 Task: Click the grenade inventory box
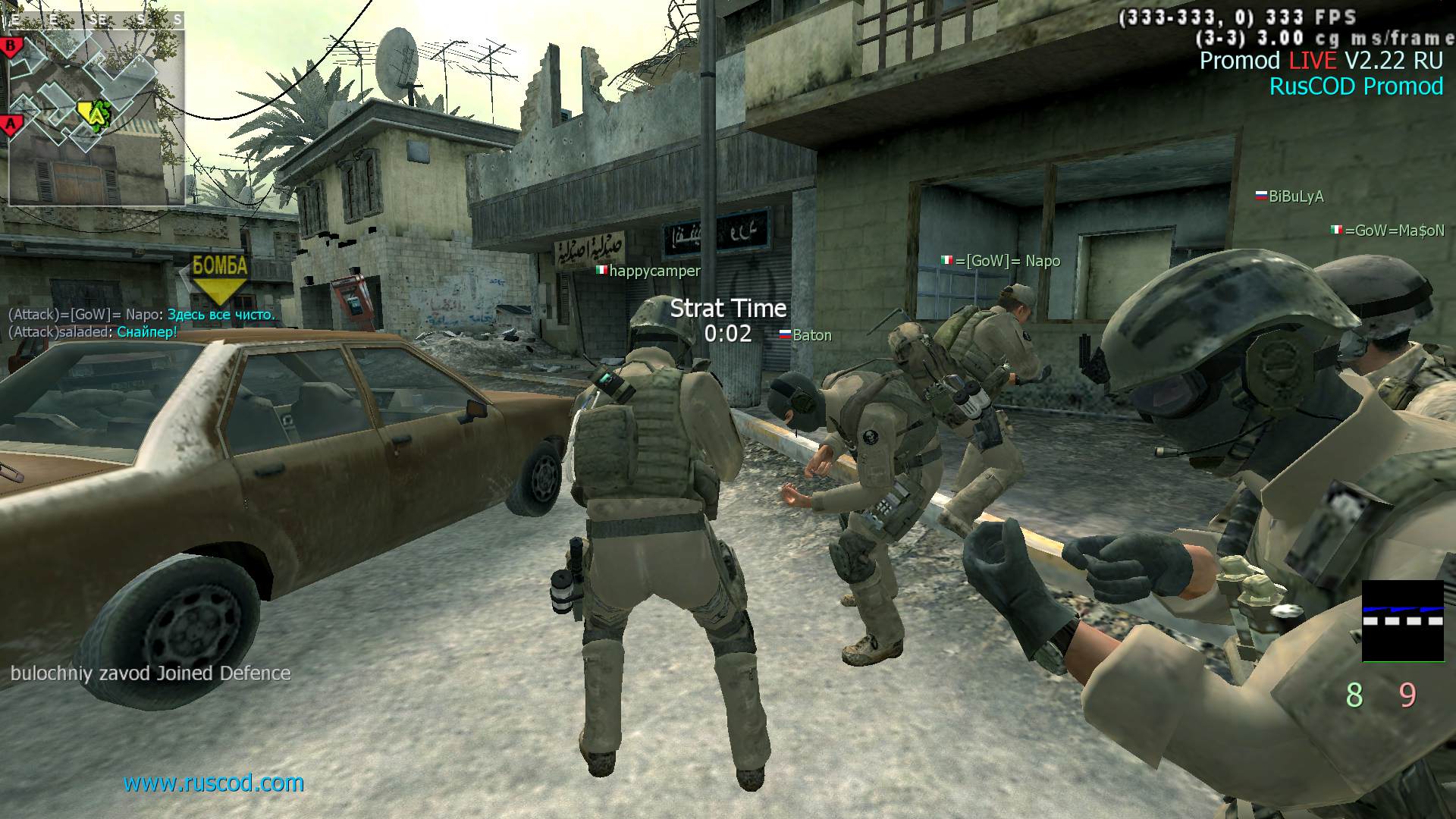pos(1403,621)
